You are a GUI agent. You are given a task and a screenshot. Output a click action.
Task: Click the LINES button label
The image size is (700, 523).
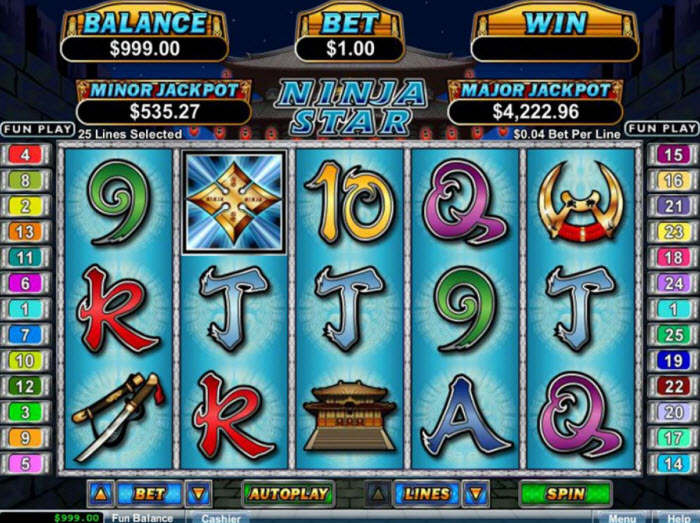coord(426,494)
